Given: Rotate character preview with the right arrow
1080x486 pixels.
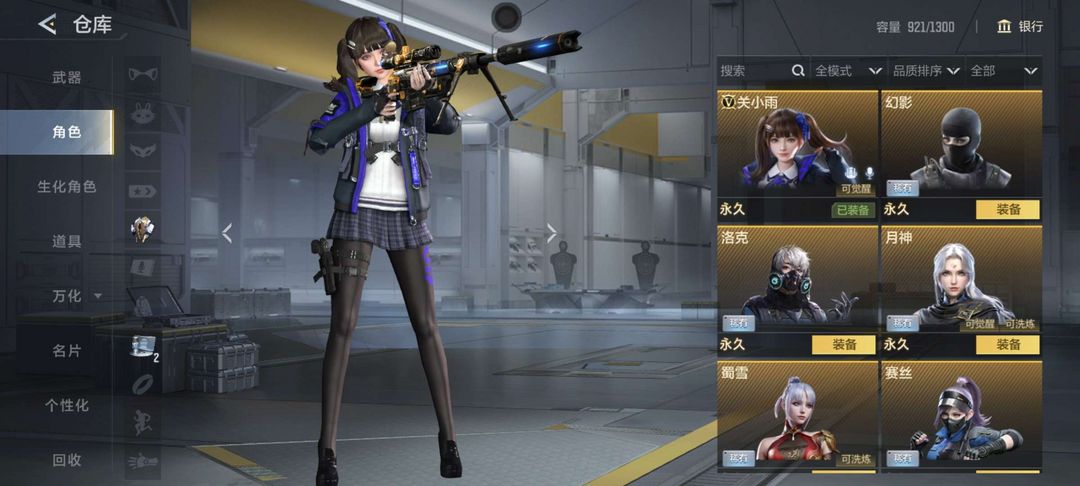Looking at the screenshot, I should coord(551,233).
